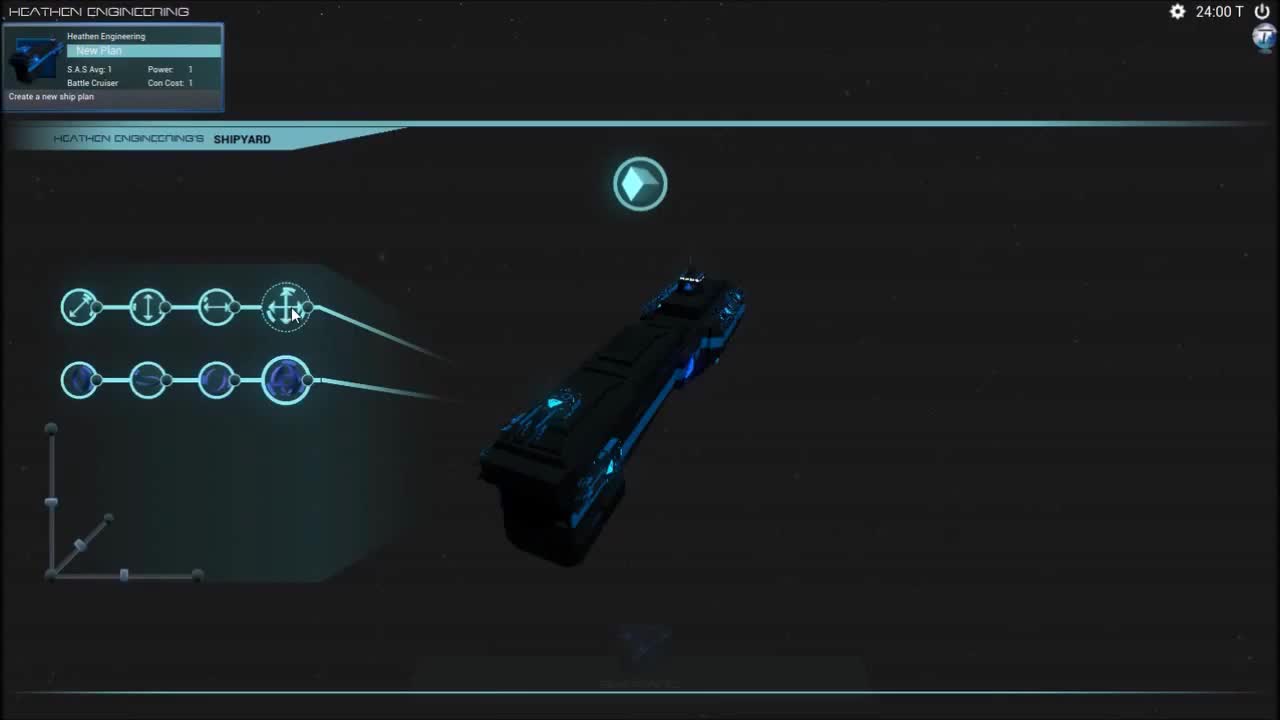Select the horizontal resize tool
The height and width of the screenshot is (720, 1280).
pos(218,307)
